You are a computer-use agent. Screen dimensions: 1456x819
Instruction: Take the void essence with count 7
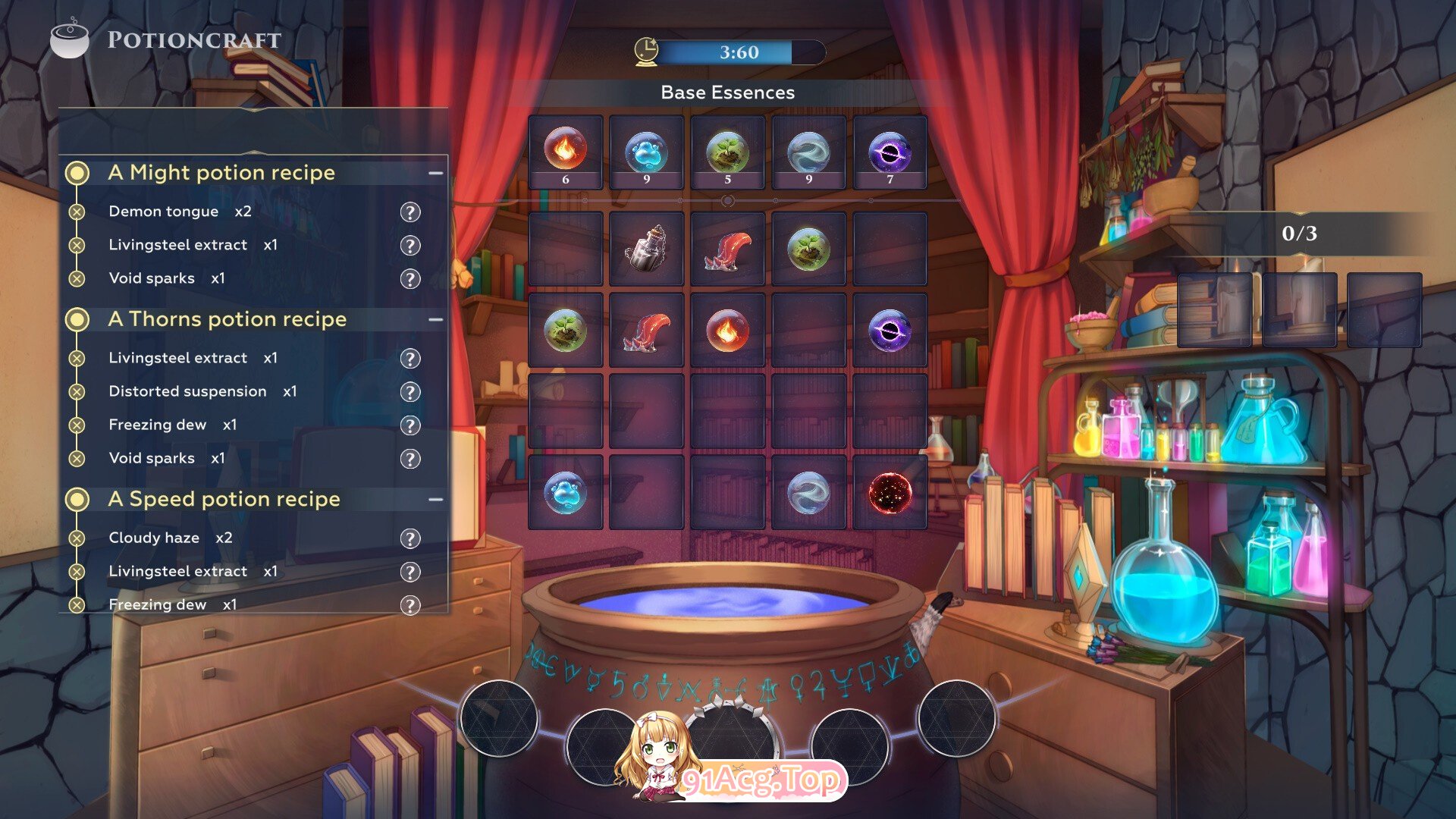coord(890,151)
